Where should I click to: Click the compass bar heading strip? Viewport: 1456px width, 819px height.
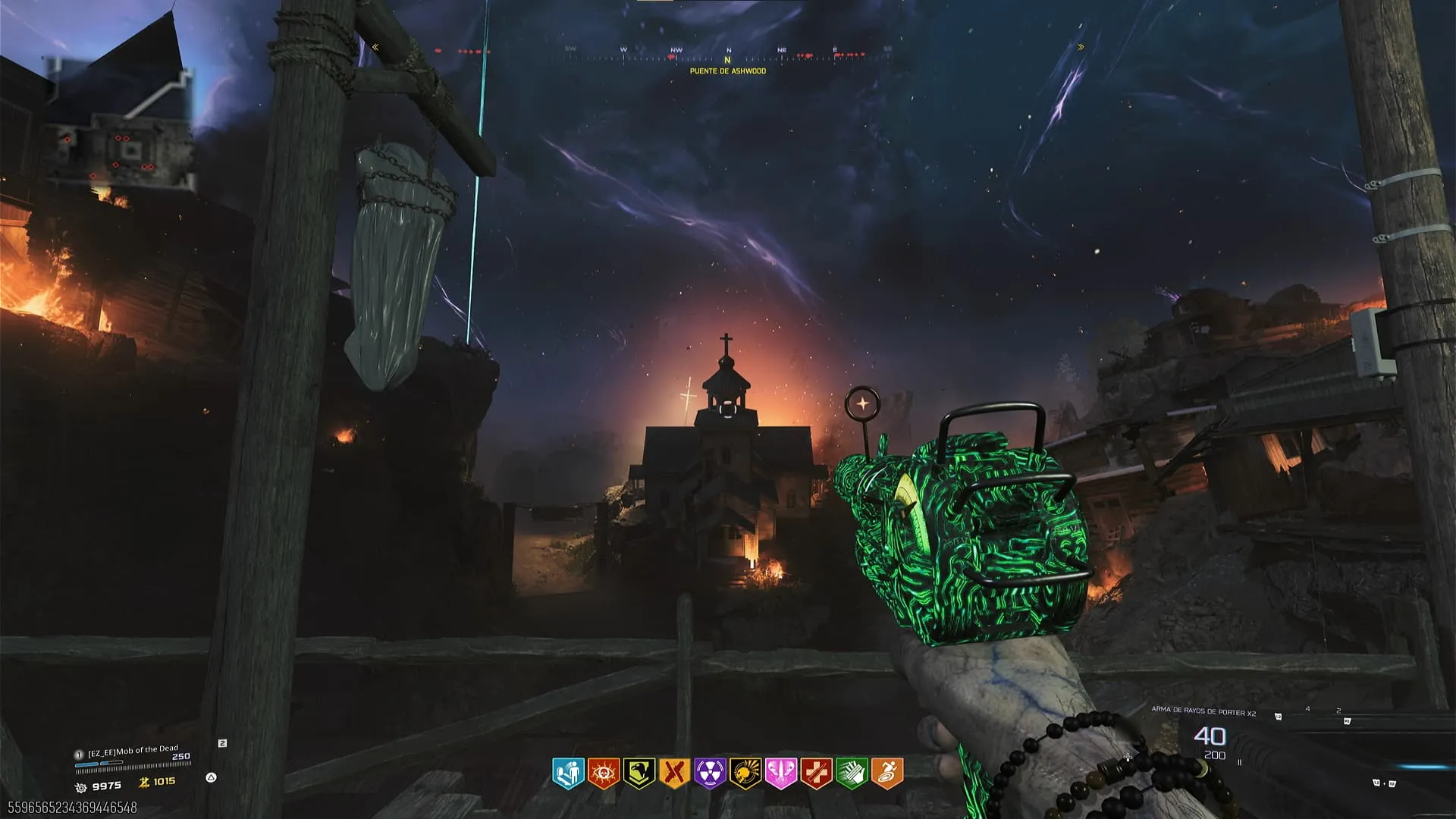click(x=728, y=55)
